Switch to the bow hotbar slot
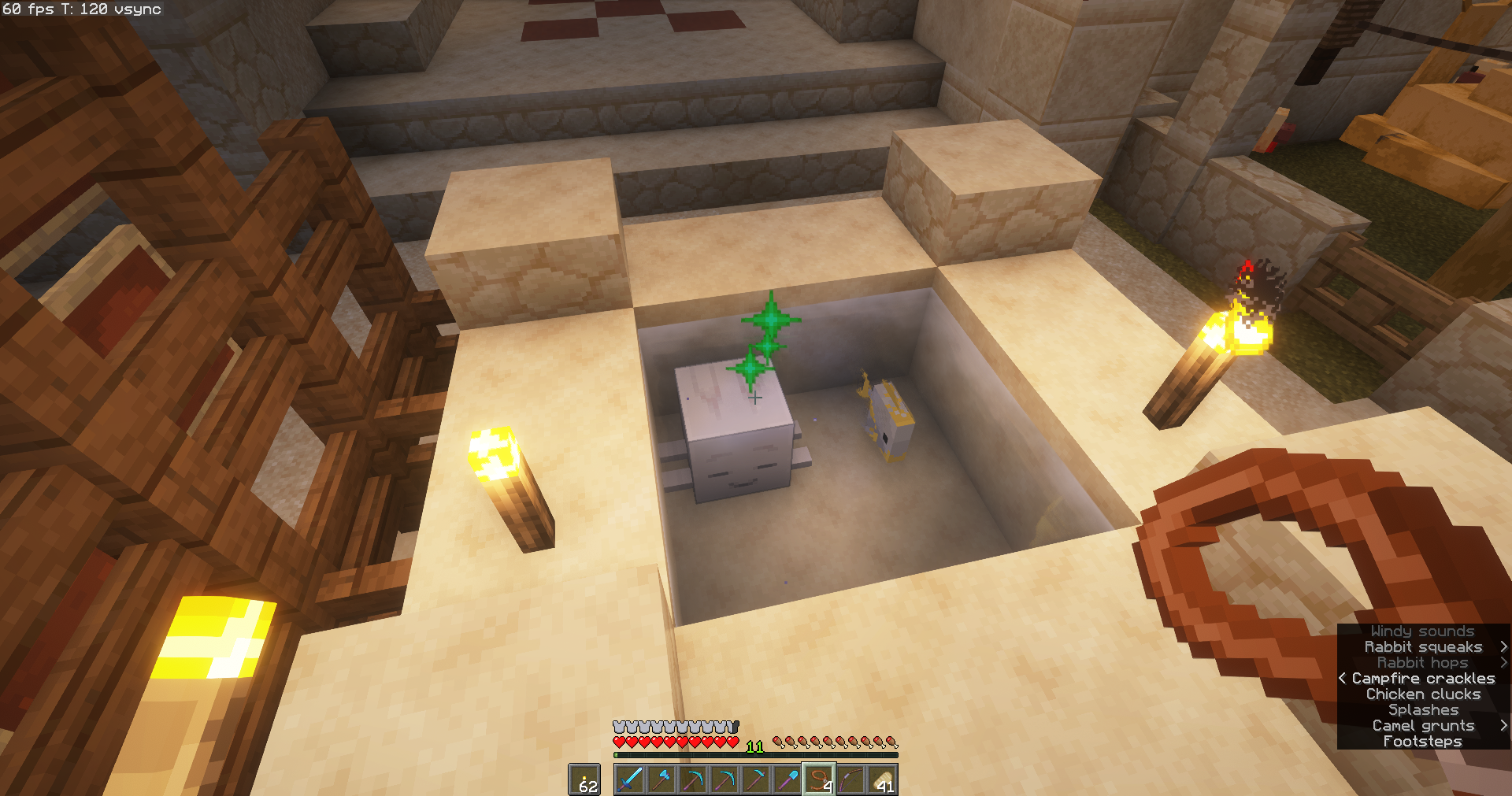1512x796 pixels. pos(850,779)
